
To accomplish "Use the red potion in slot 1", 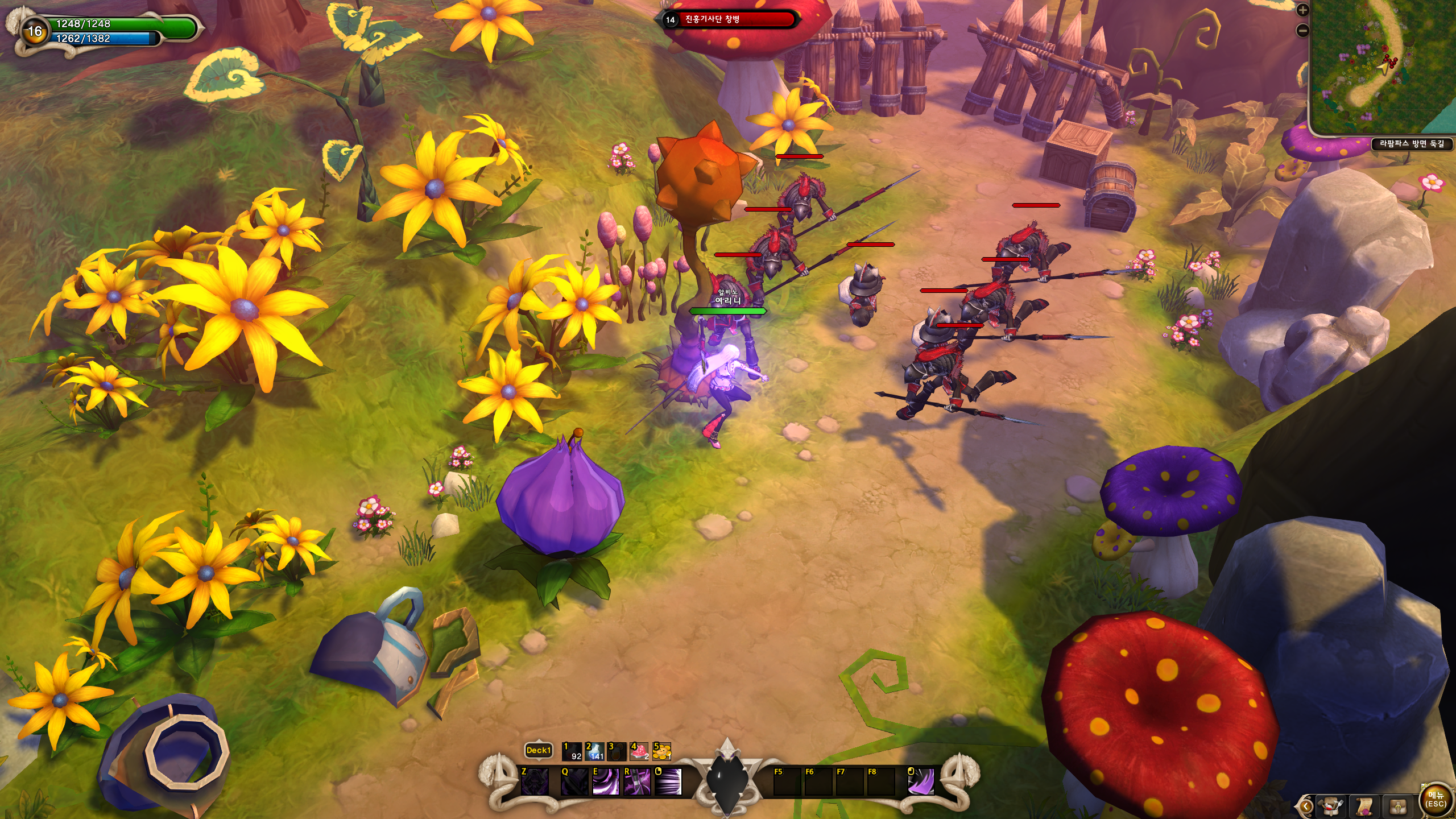I will [572, 751].
